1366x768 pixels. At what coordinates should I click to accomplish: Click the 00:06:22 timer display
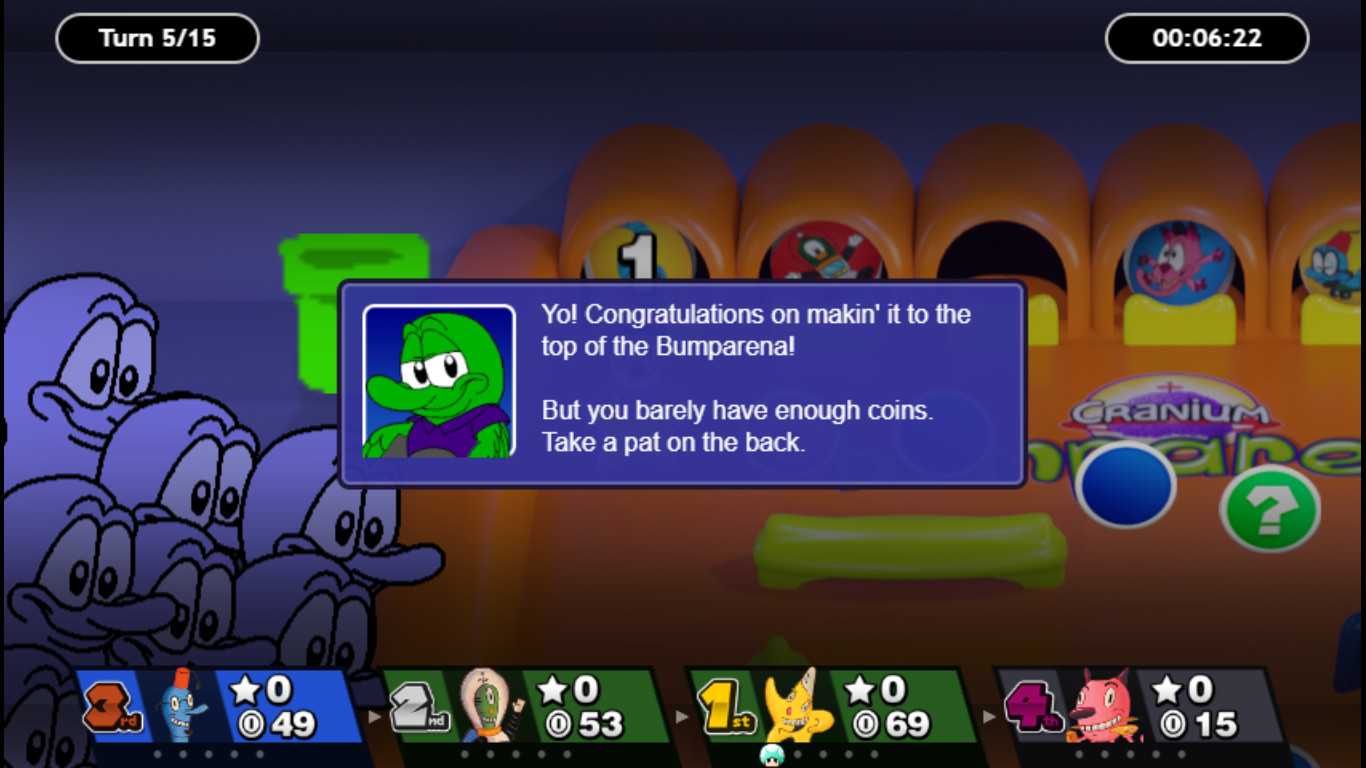click(x=1206, y=39)
